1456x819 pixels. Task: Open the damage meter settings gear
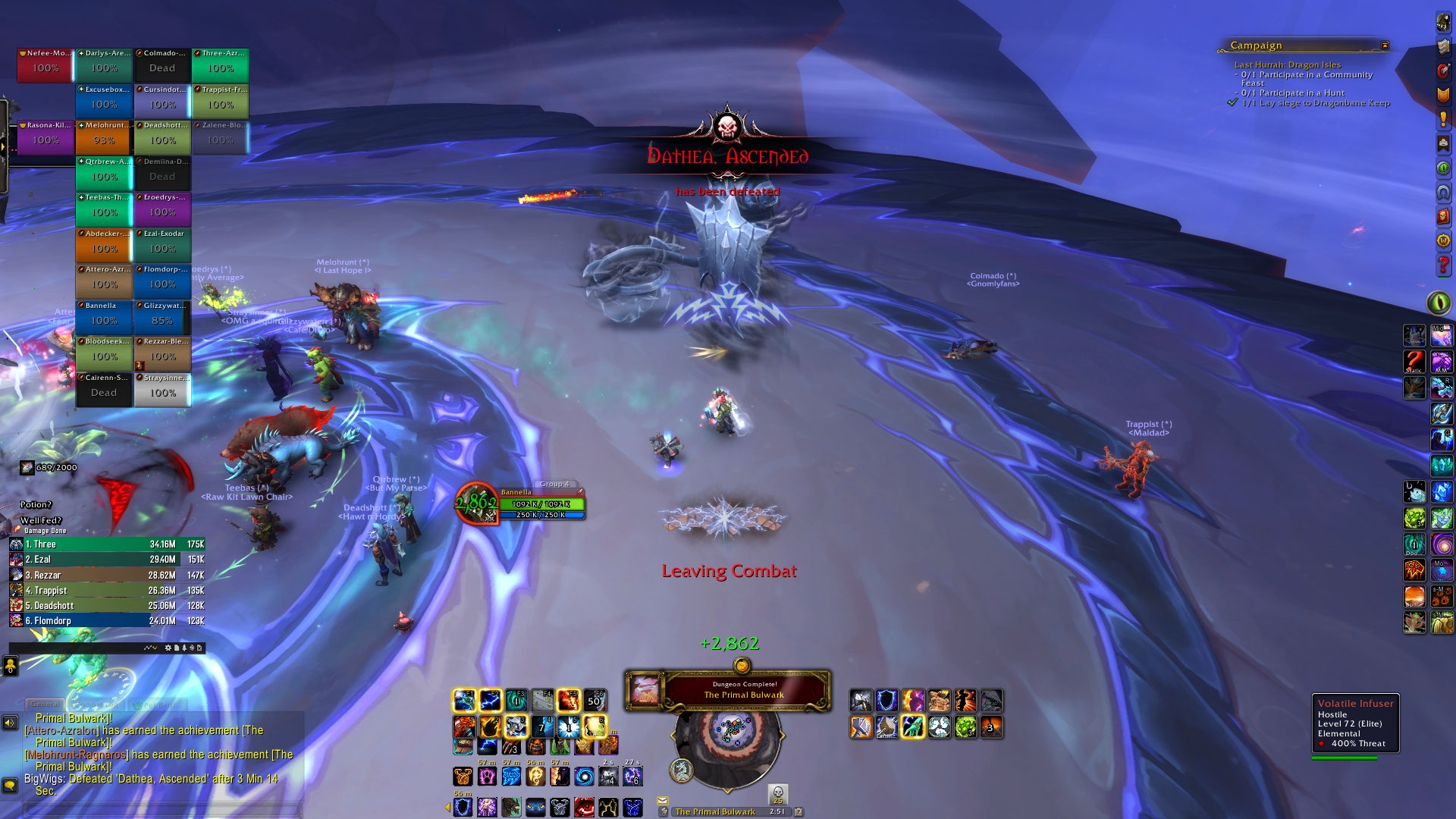point(168,648)
